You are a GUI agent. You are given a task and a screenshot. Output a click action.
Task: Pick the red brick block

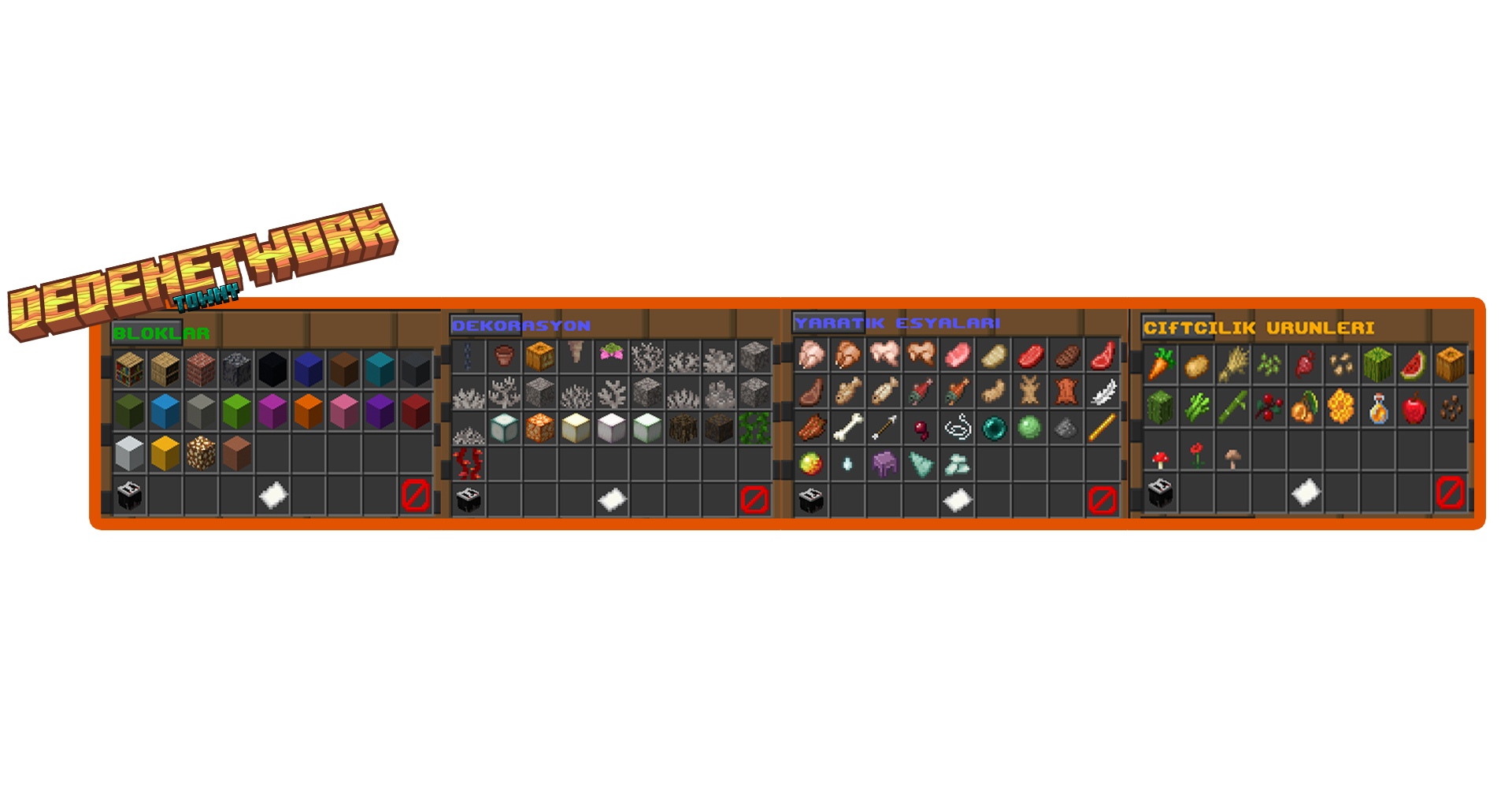point(201,369)
